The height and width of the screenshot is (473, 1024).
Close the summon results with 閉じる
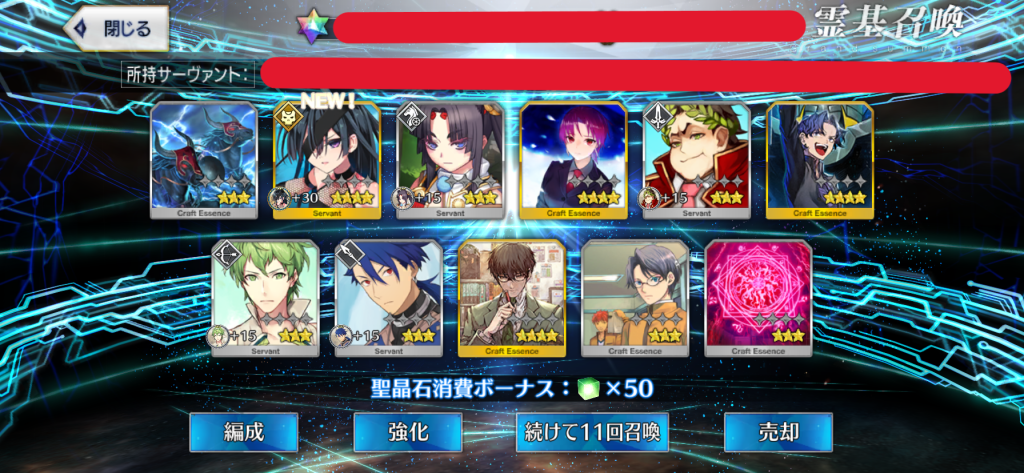(117, 29)
